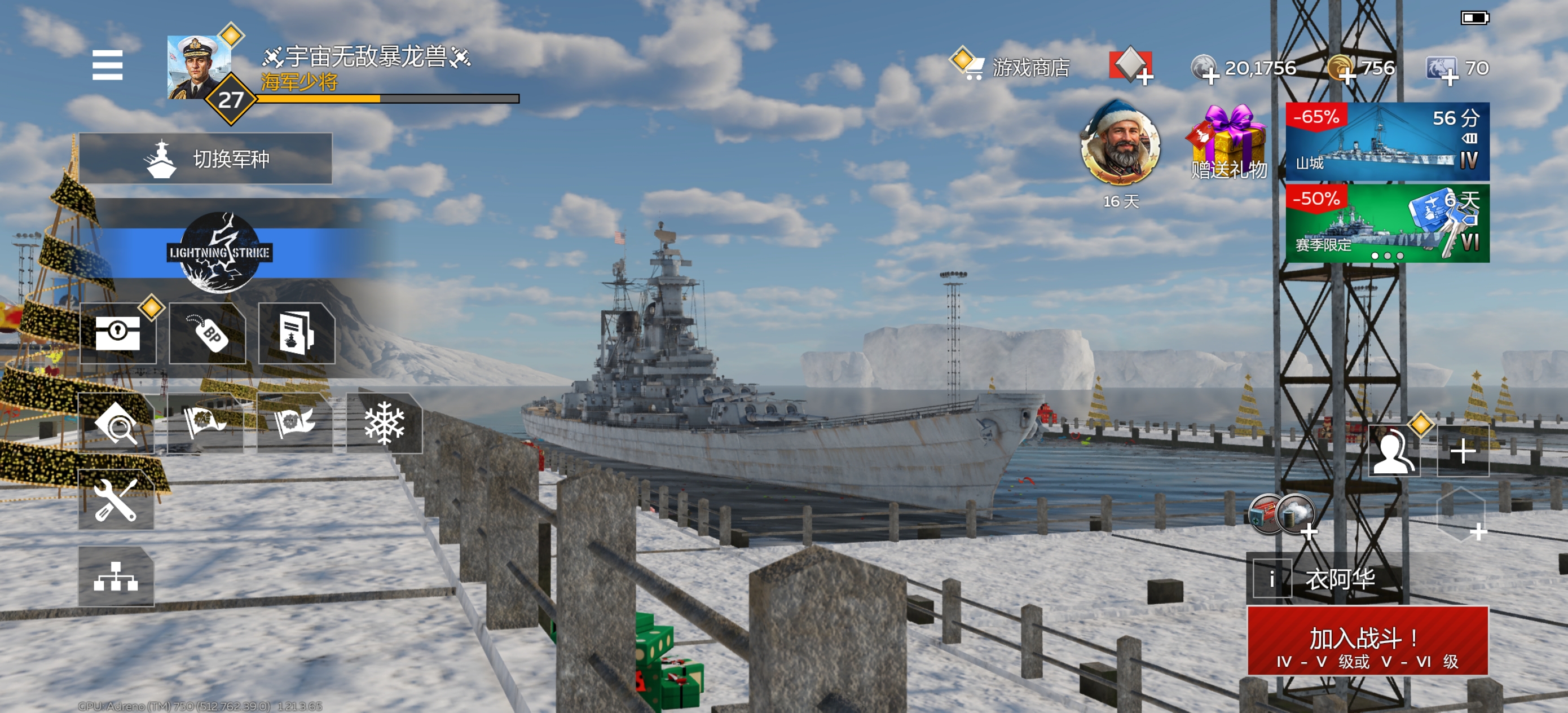Screen dimensions: 1568x713
Task: Open the ship documents icon
Action: [297, 333]
